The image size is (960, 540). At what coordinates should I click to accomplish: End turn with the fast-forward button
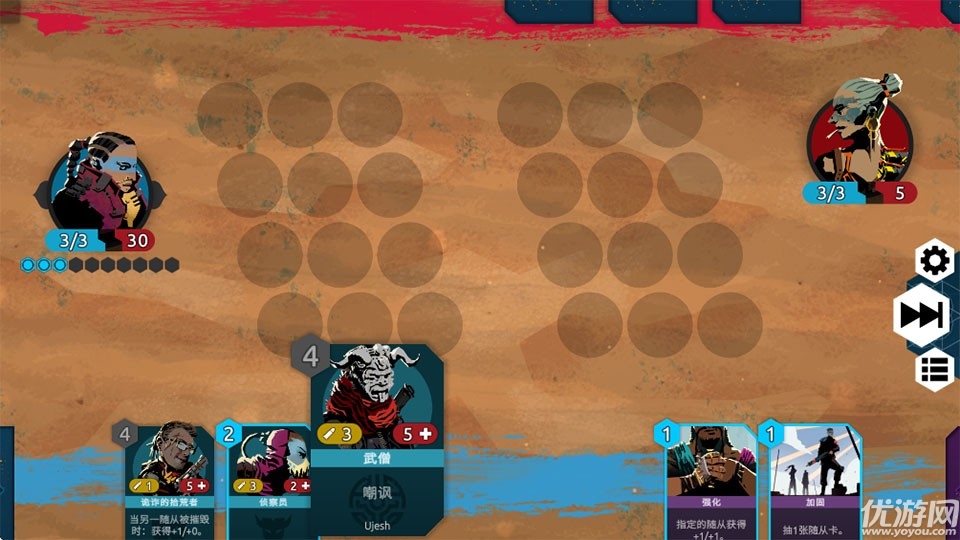pyautogui.click(x=921, y=316)
